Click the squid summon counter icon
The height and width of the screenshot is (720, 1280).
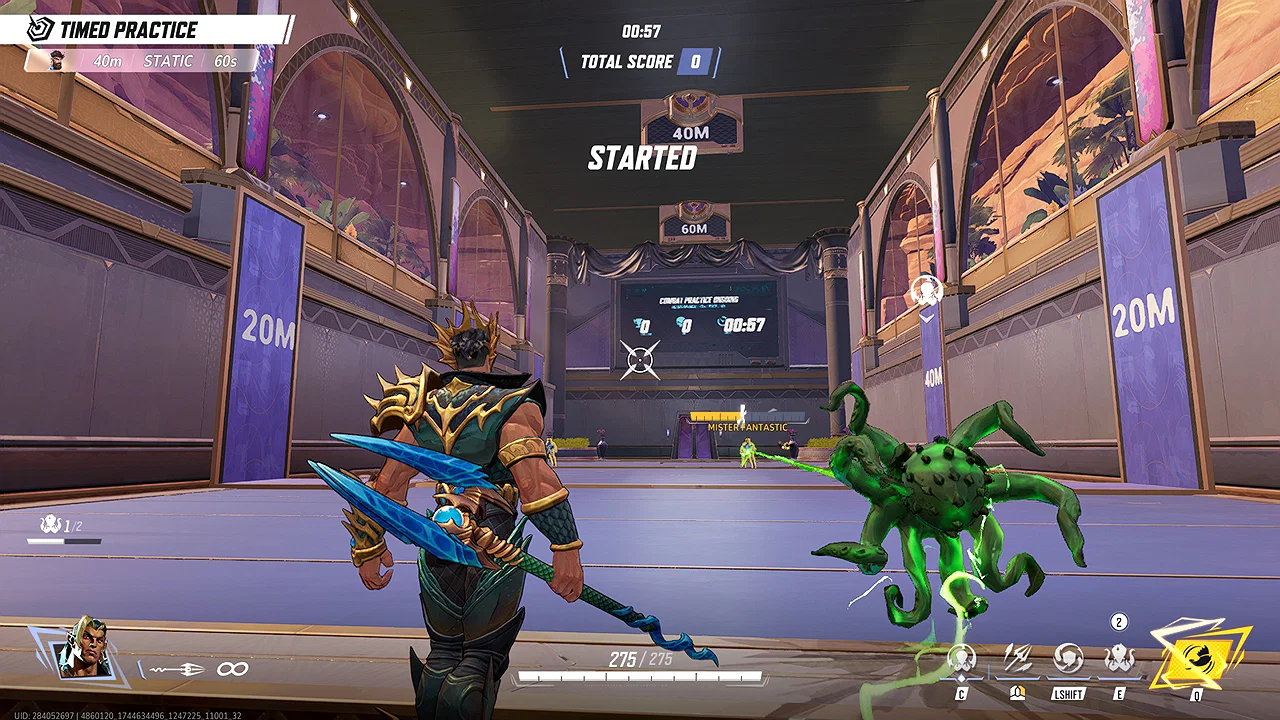coord(50,524)
